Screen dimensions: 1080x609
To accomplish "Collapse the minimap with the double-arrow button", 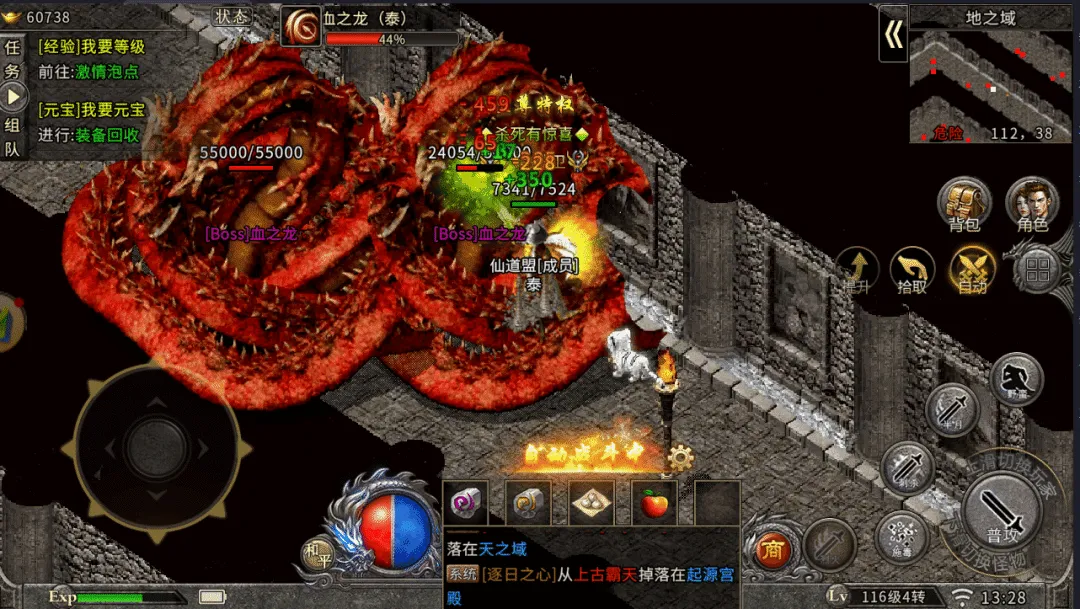I will (x=893, y=36).
